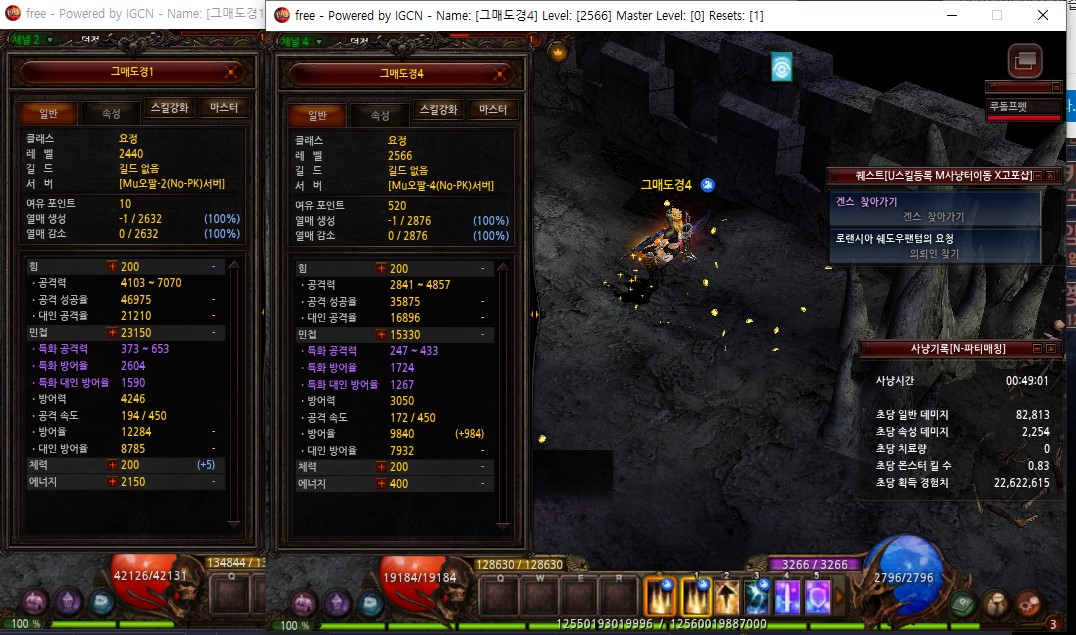Viewport: 1076px width, 635px height.
Task: Add a point to 힘 for 그매도경4
Action: coord(380,268)
